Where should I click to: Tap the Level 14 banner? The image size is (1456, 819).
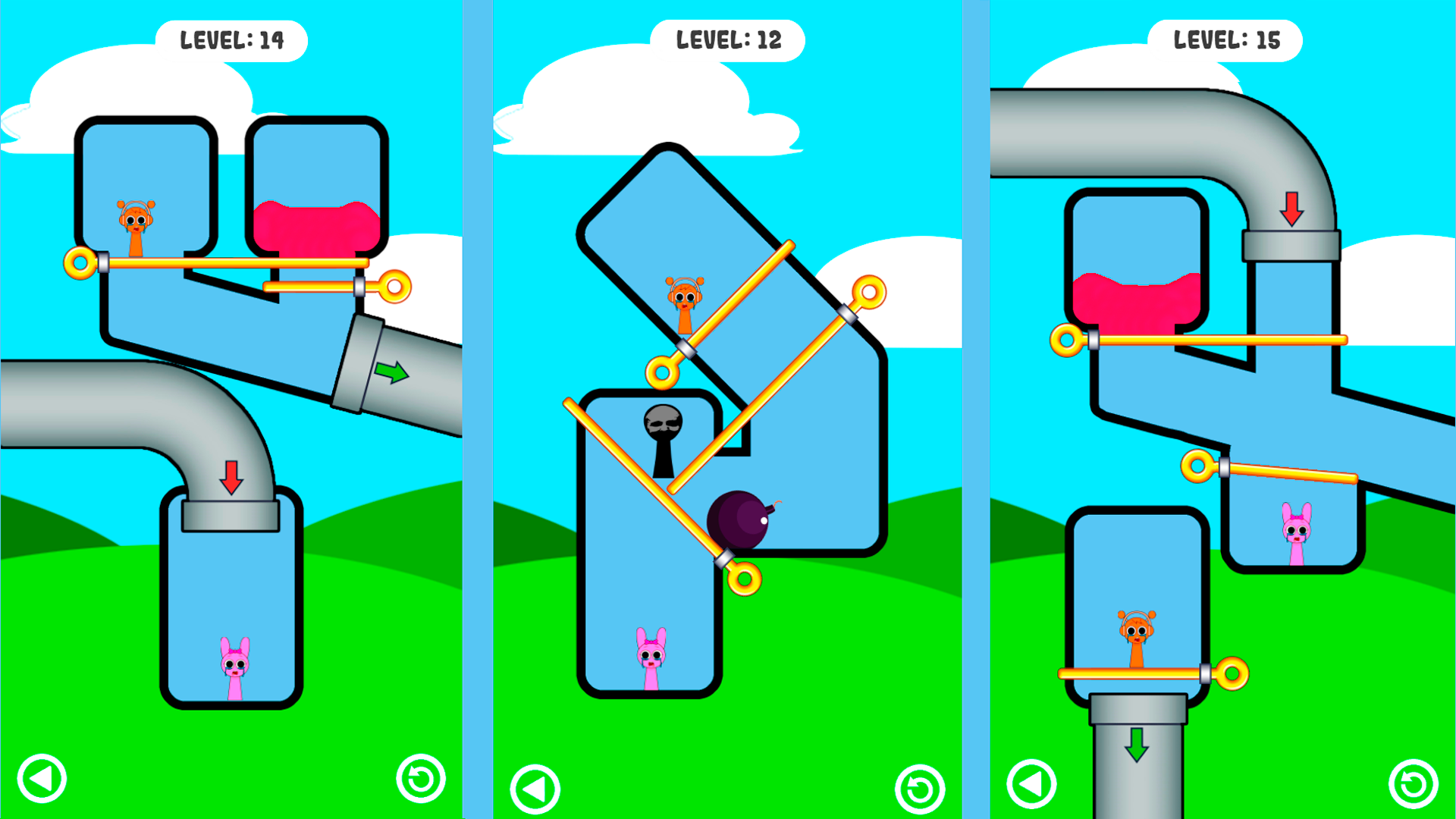click(233, 39)
